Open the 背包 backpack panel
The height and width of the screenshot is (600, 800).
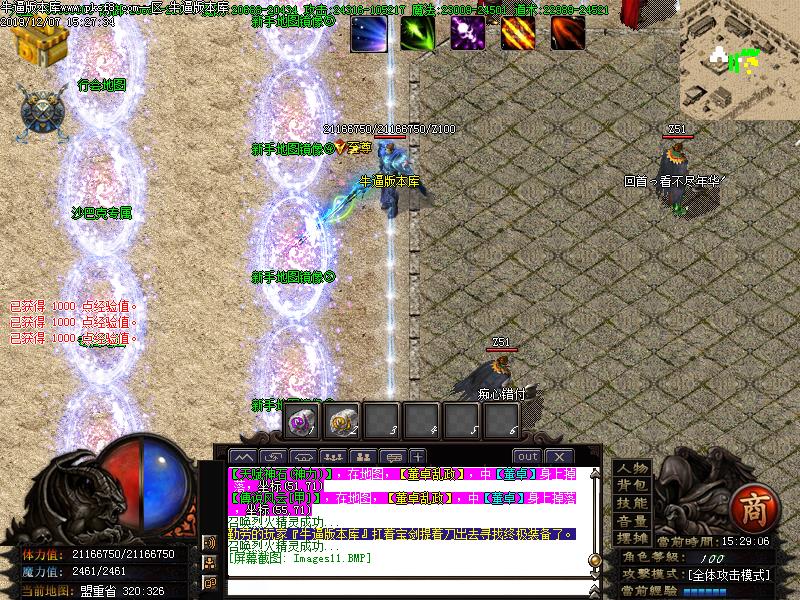(x=631, y=485)
